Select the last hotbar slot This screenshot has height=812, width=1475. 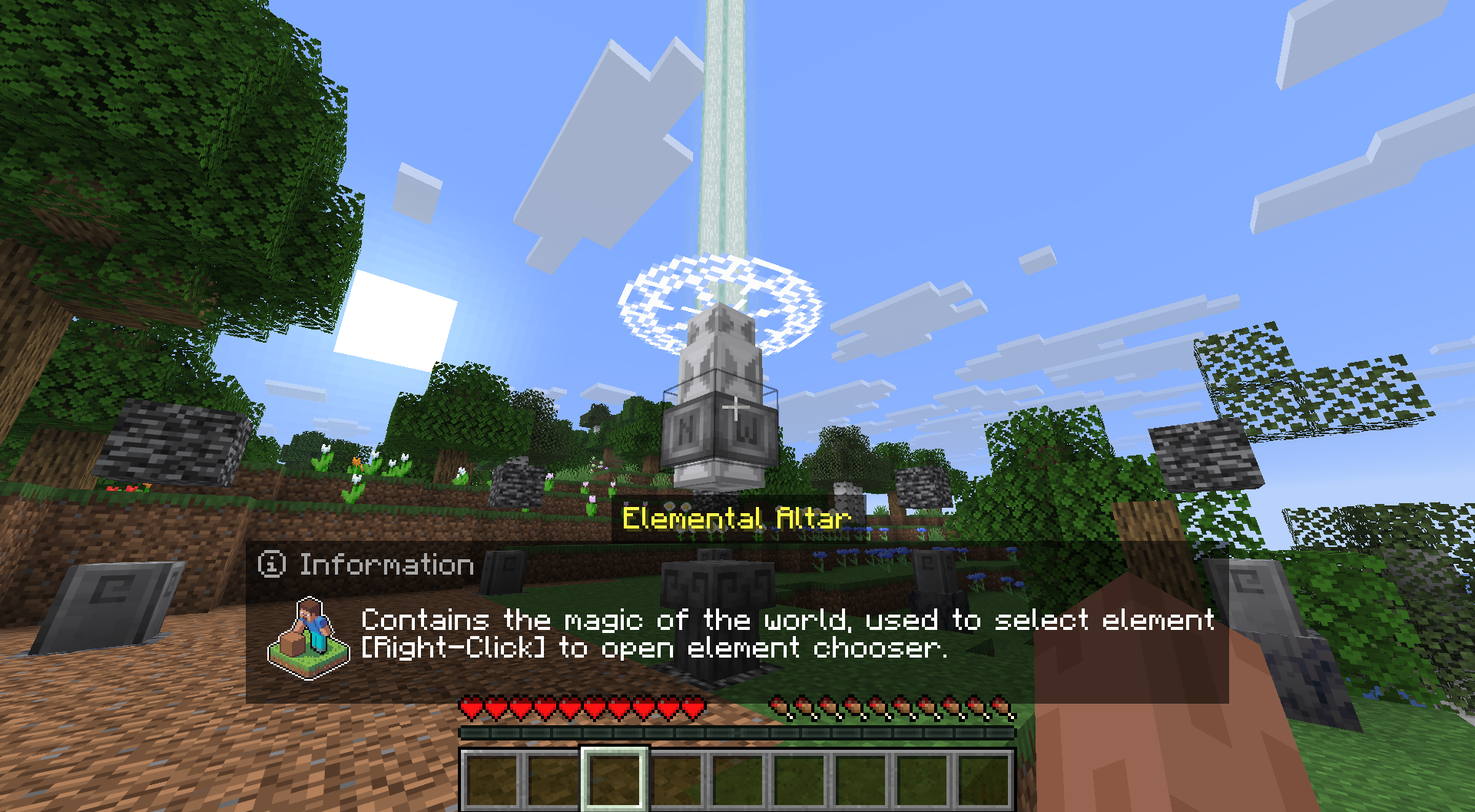pyautogui.click(x=983, y=780)
